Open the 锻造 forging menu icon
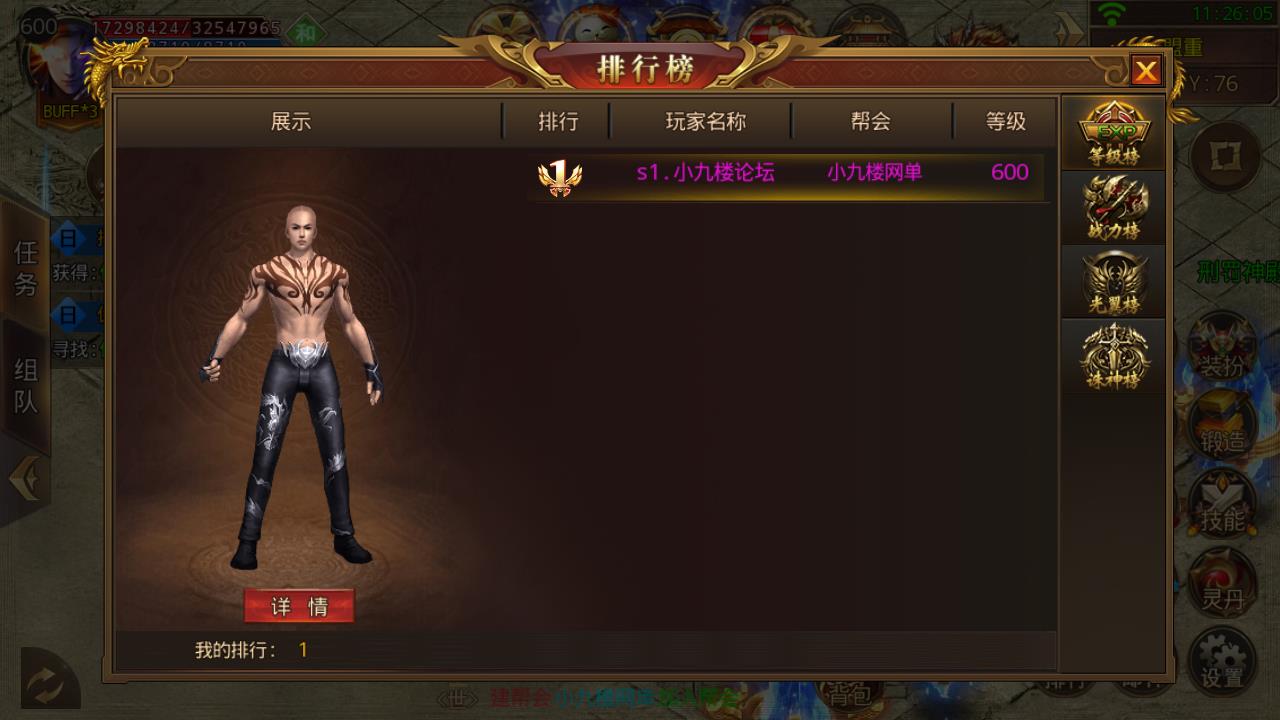1280x720 pixels. coord(1221,426)
